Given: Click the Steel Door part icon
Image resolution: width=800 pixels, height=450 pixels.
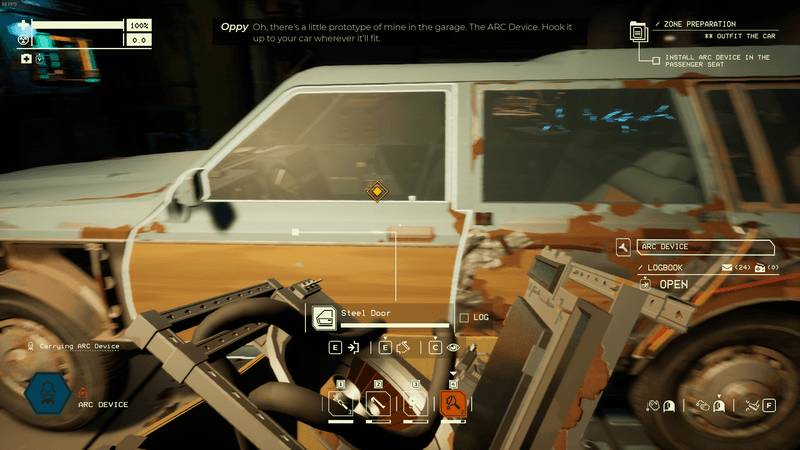Looking at the screenshot, I should tap(323, 318).
